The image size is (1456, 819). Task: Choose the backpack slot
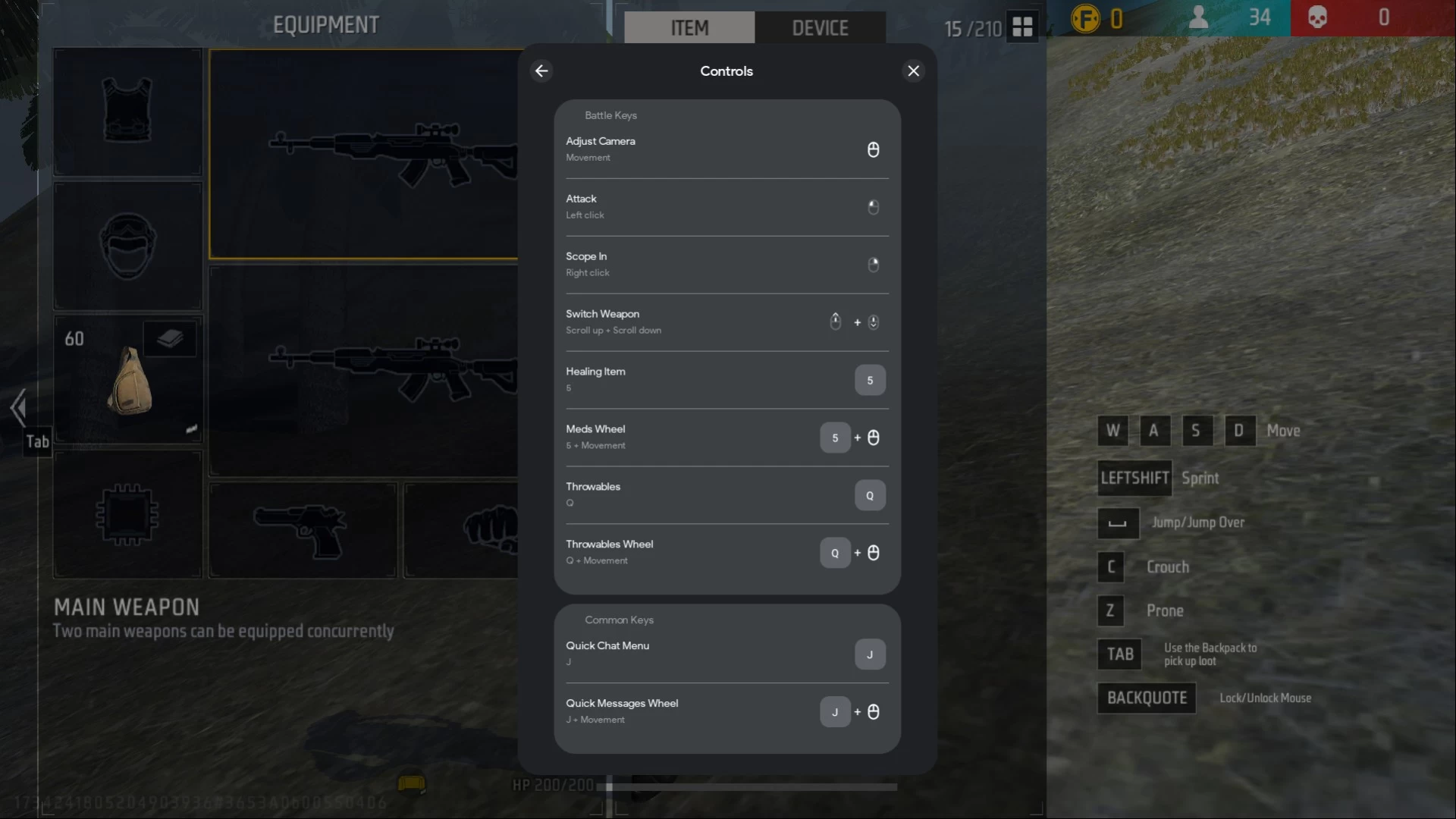127,379
